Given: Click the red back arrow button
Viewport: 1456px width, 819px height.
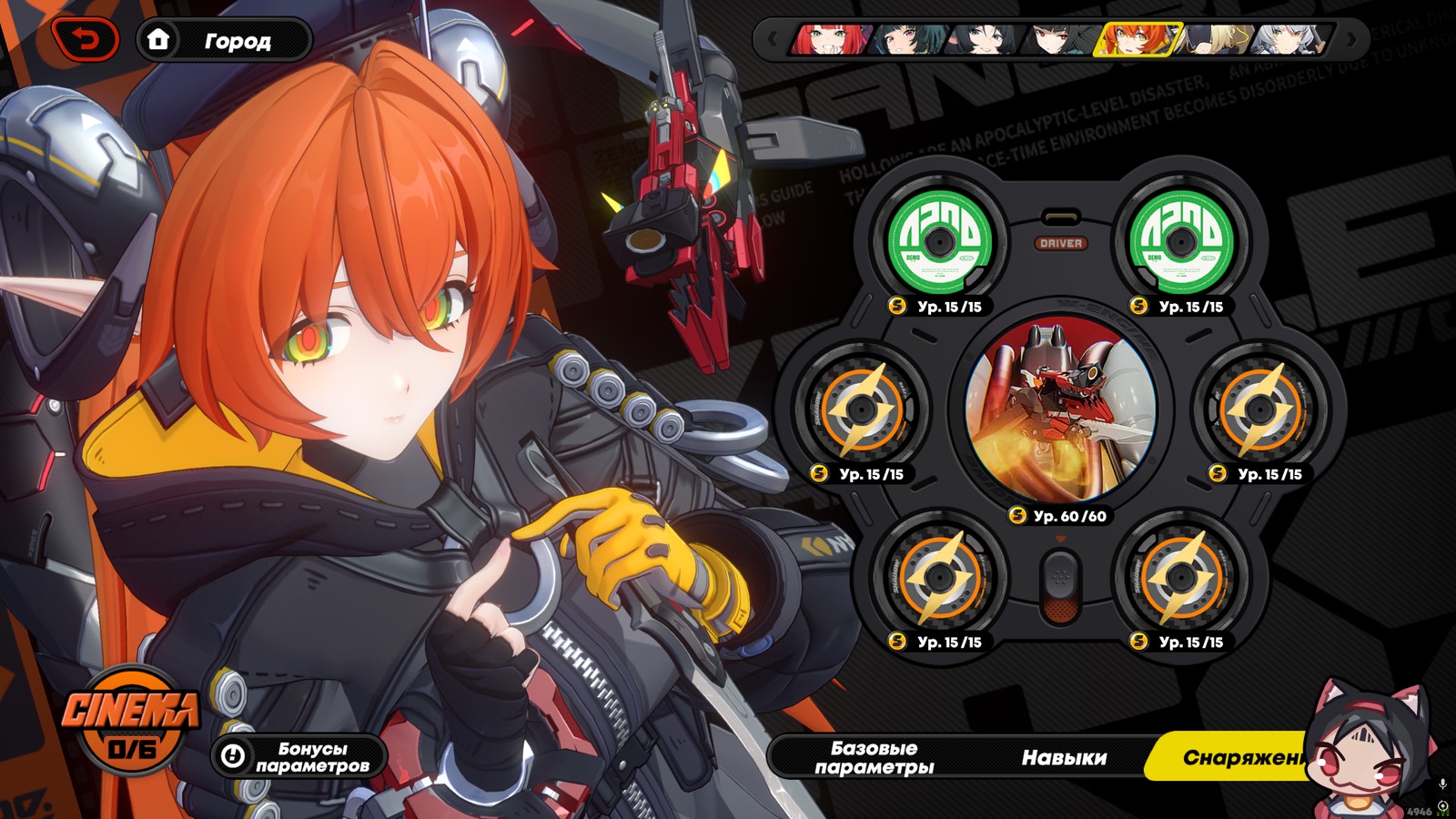Looking at the screenshot, I should coord(86,40).
